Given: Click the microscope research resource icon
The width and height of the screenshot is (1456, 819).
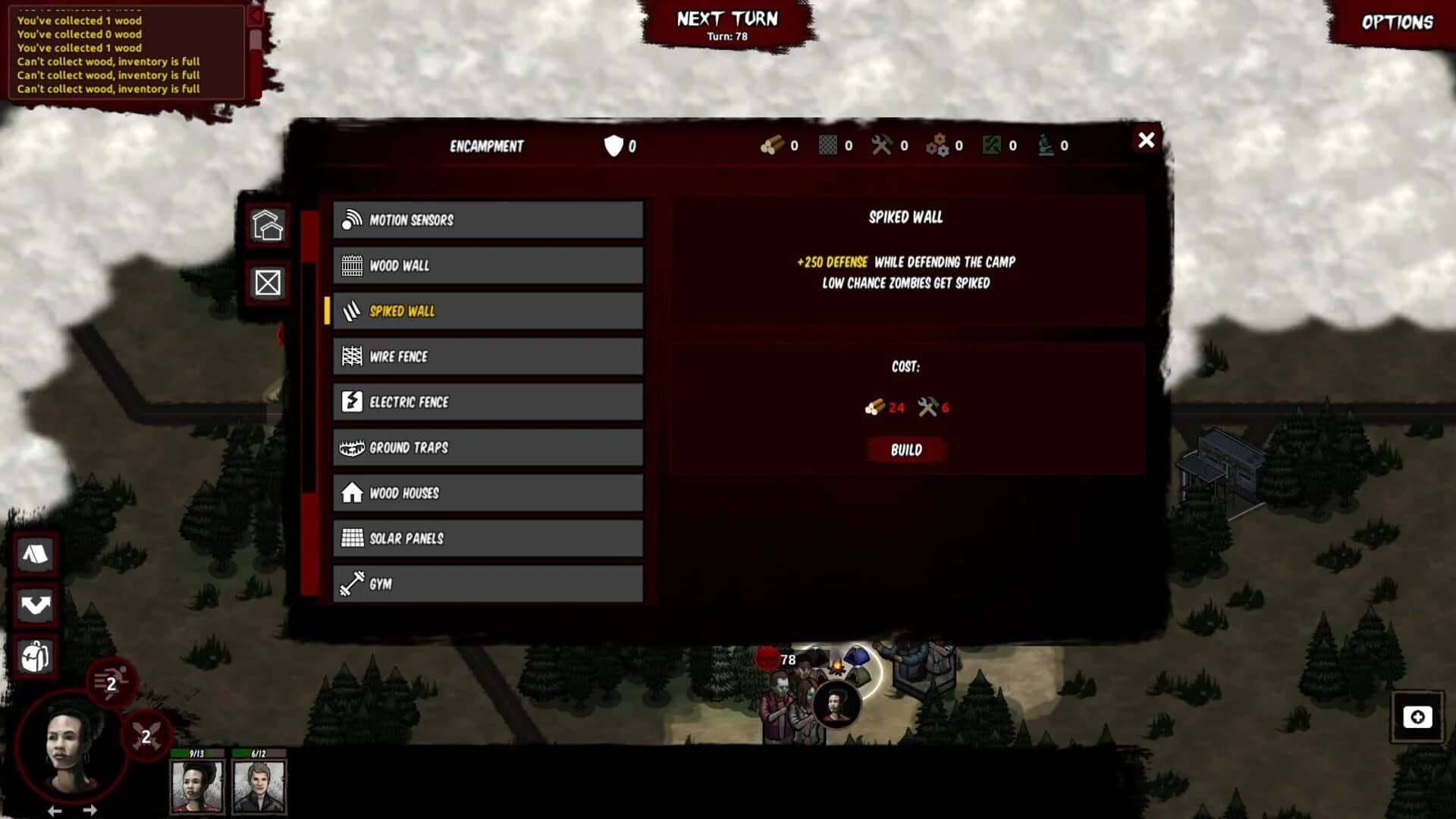Looking at the screenshot, I should [1047, 146].
